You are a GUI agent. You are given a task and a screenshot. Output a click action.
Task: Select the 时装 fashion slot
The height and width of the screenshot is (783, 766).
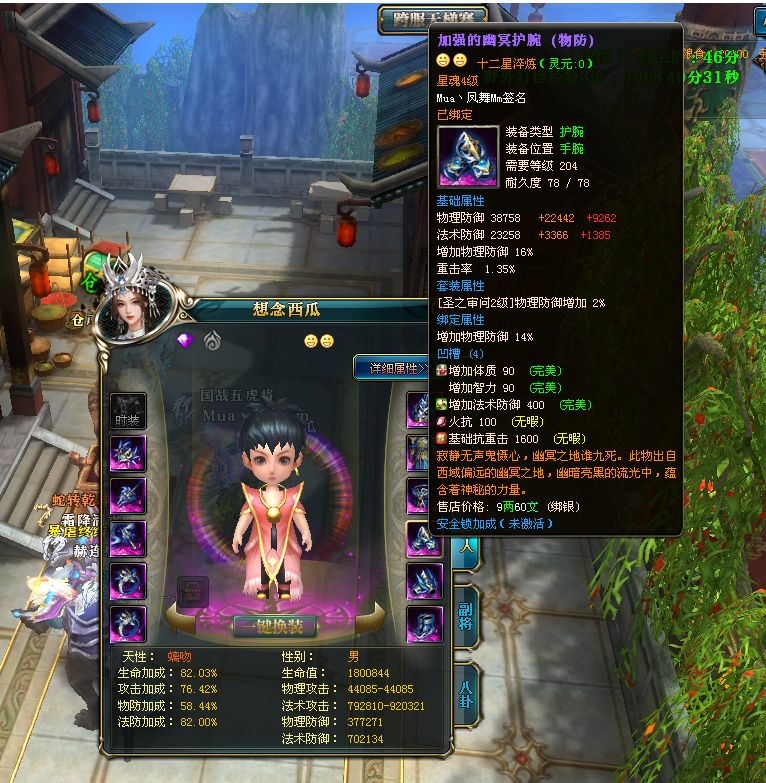coord(127,412)
